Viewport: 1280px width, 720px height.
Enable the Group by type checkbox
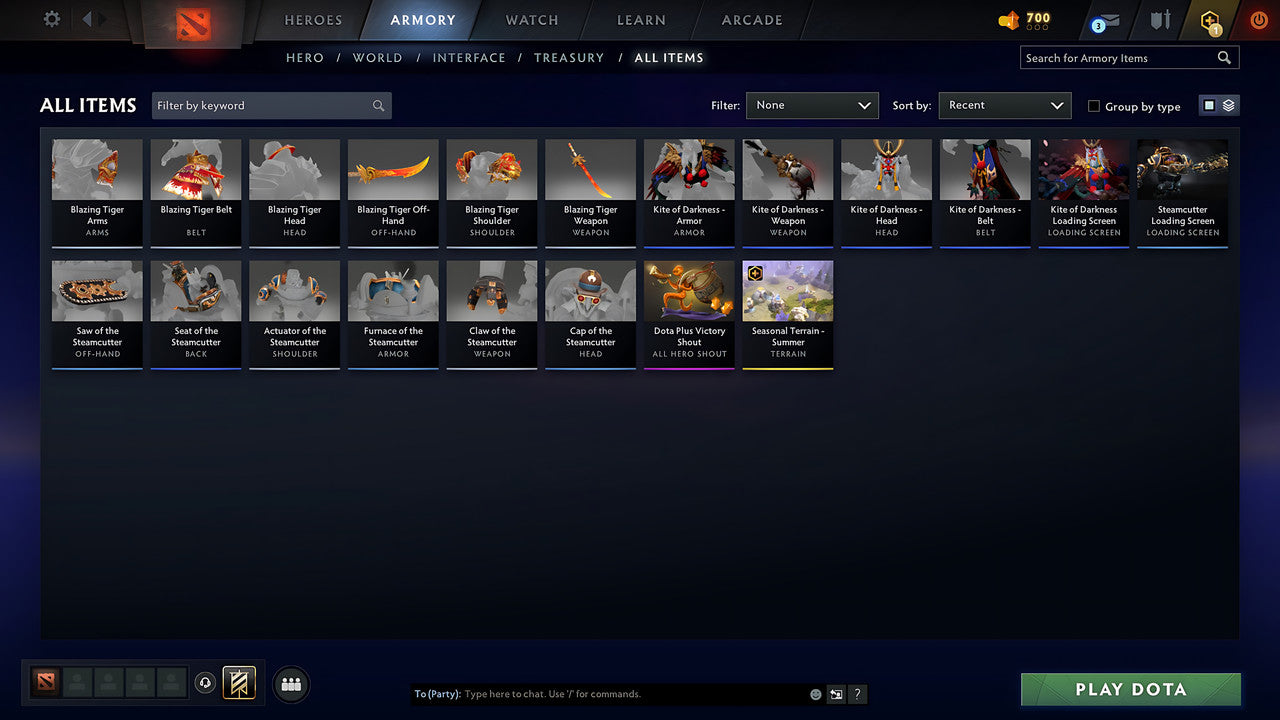tap(1094, 106)
